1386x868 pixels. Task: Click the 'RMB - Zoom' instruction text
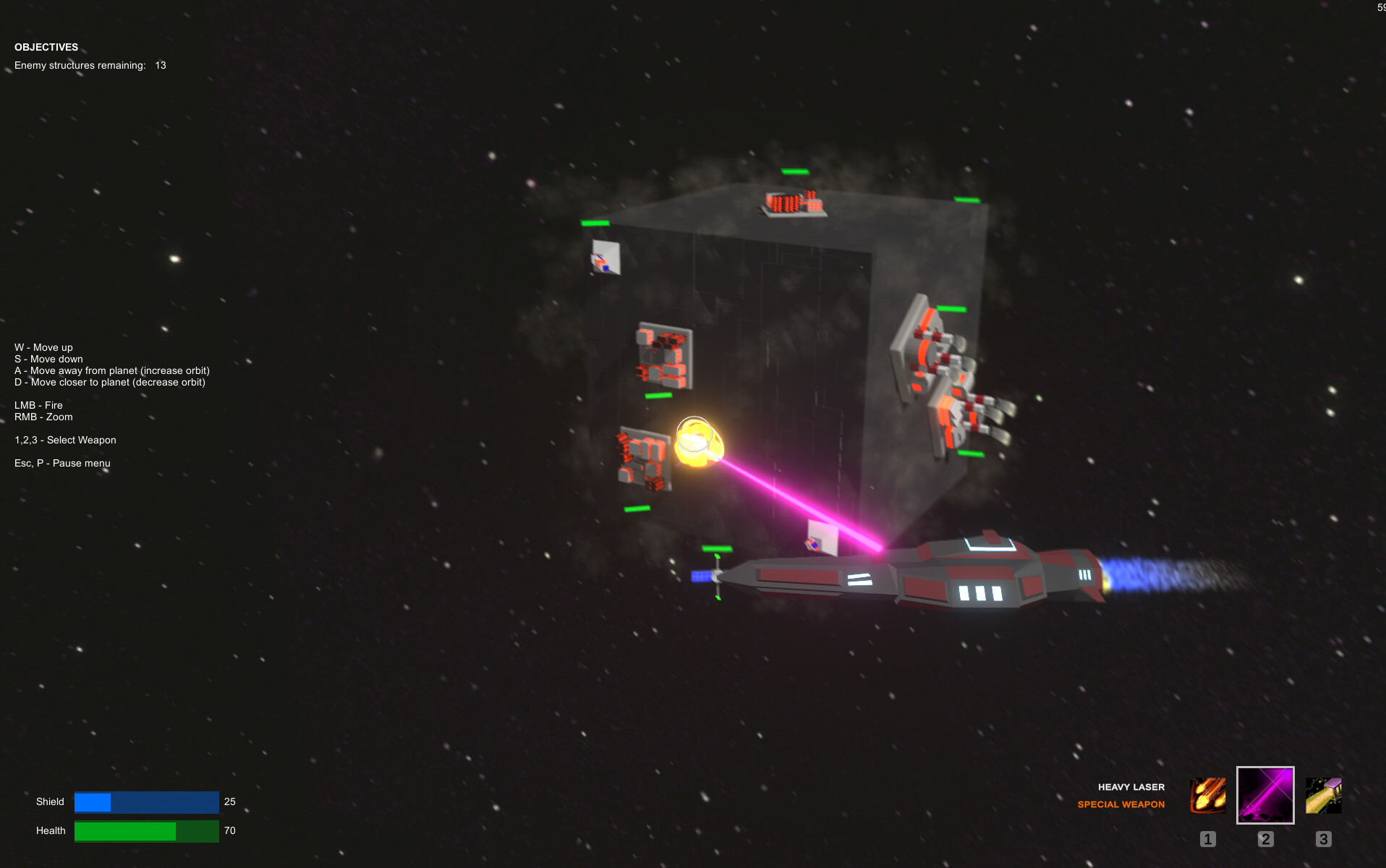coord(43,417)
